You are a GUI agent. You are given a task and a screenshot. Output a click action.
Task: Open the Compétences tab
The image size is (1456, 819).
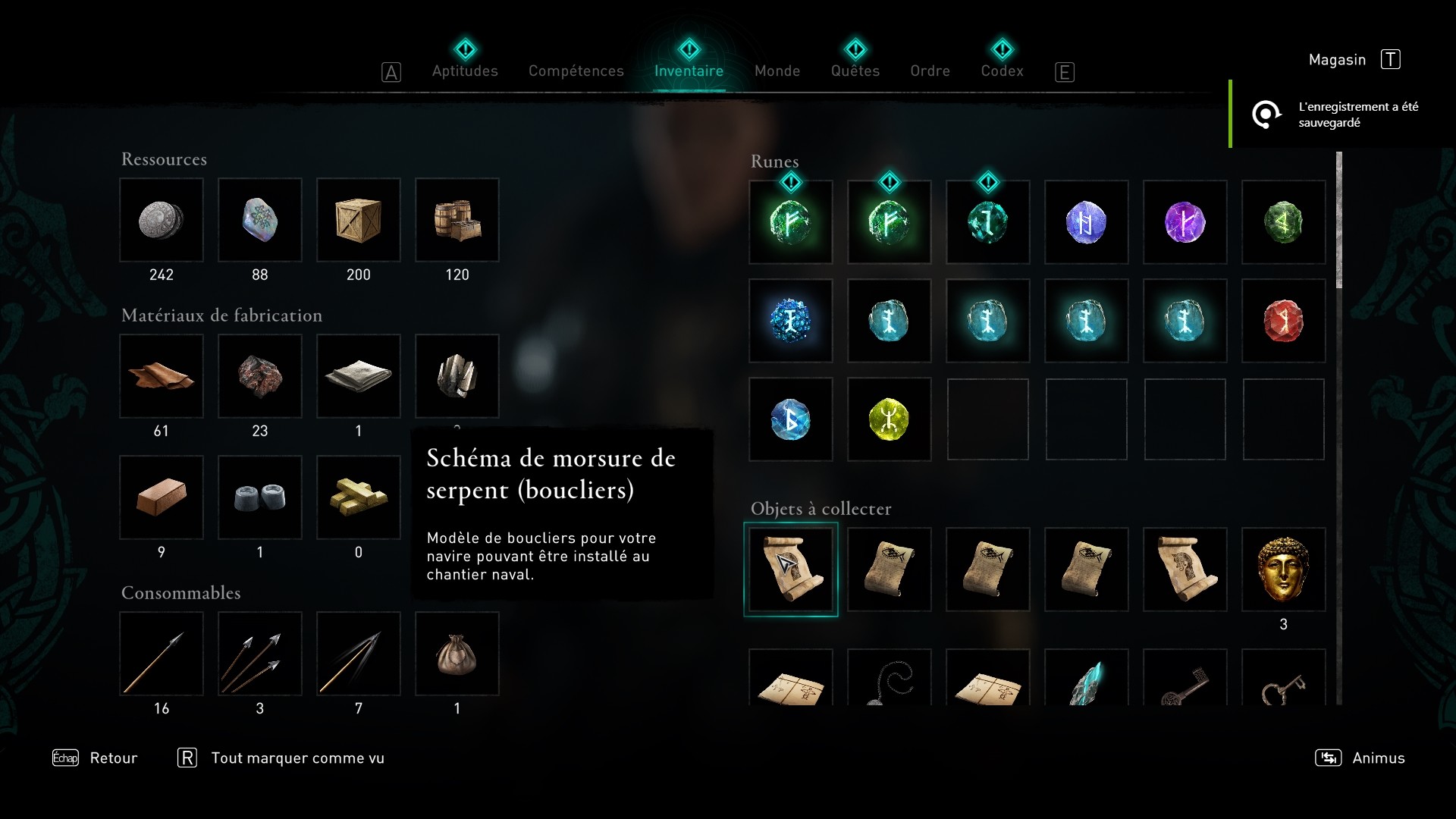pos(576,71)
